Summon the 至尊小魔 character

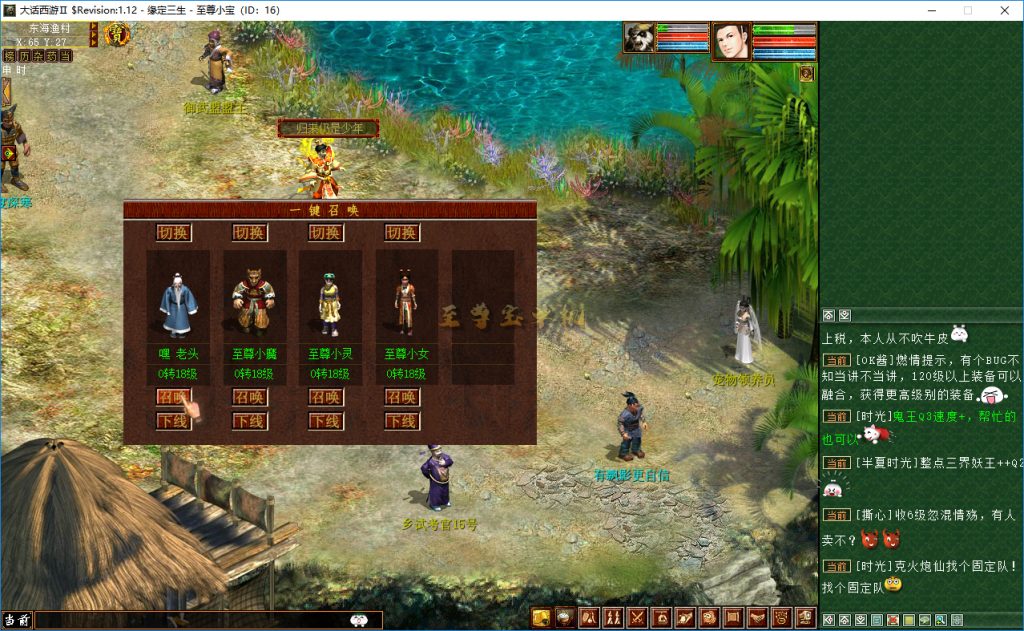249,397
